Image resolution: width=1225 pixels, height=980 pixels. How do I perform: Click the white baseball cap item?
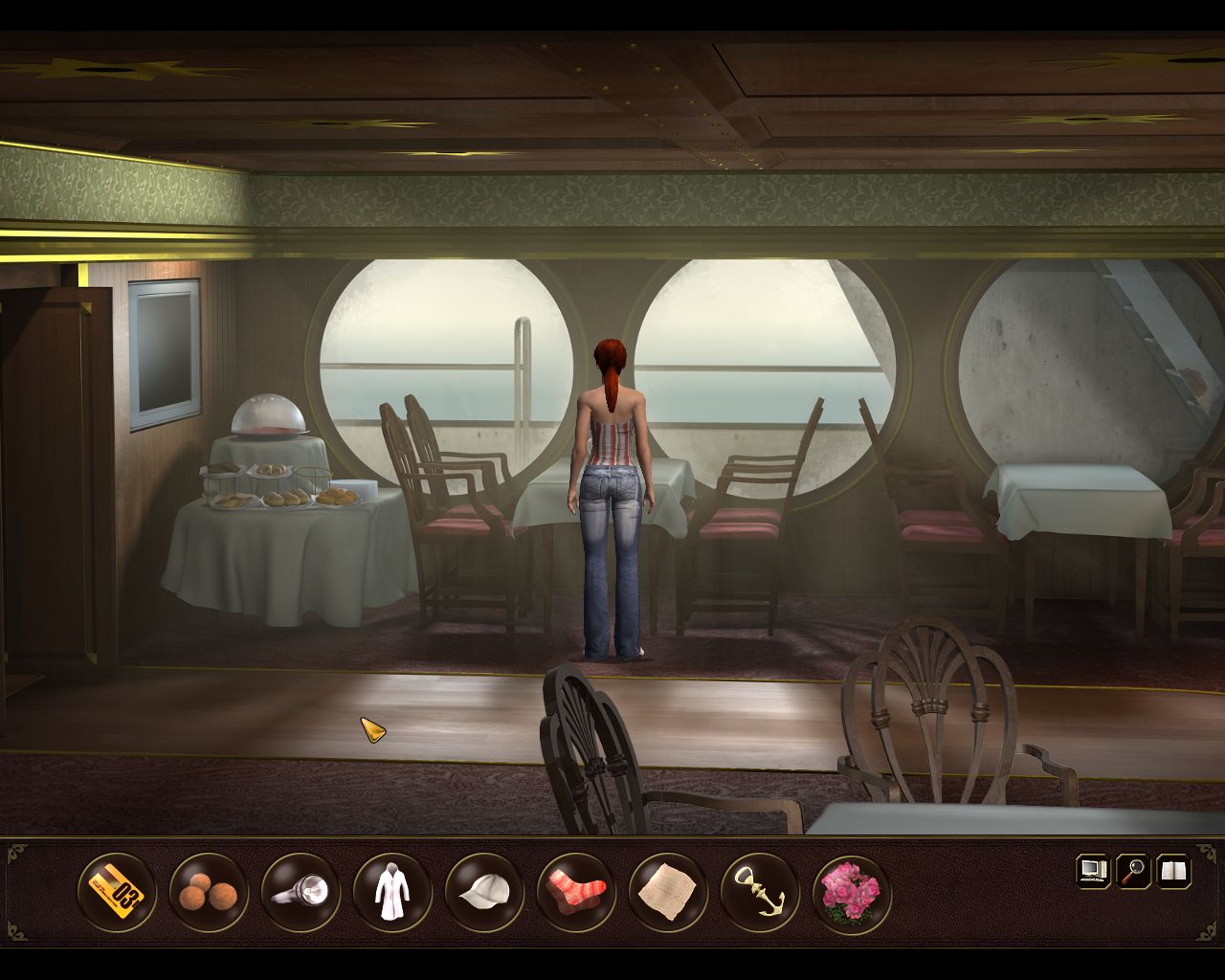[483, 892]
